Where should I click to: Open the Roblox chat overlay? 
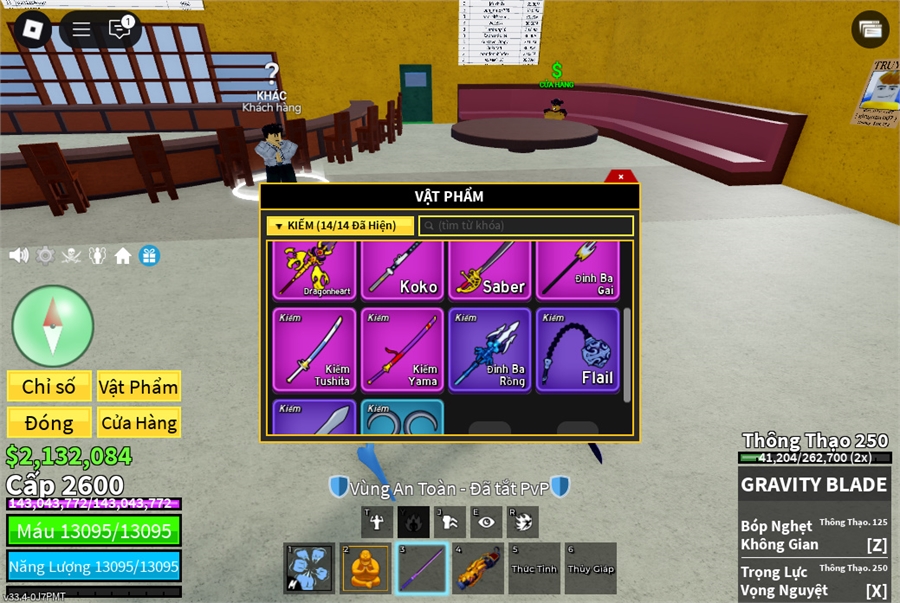[x=120, y=29]
